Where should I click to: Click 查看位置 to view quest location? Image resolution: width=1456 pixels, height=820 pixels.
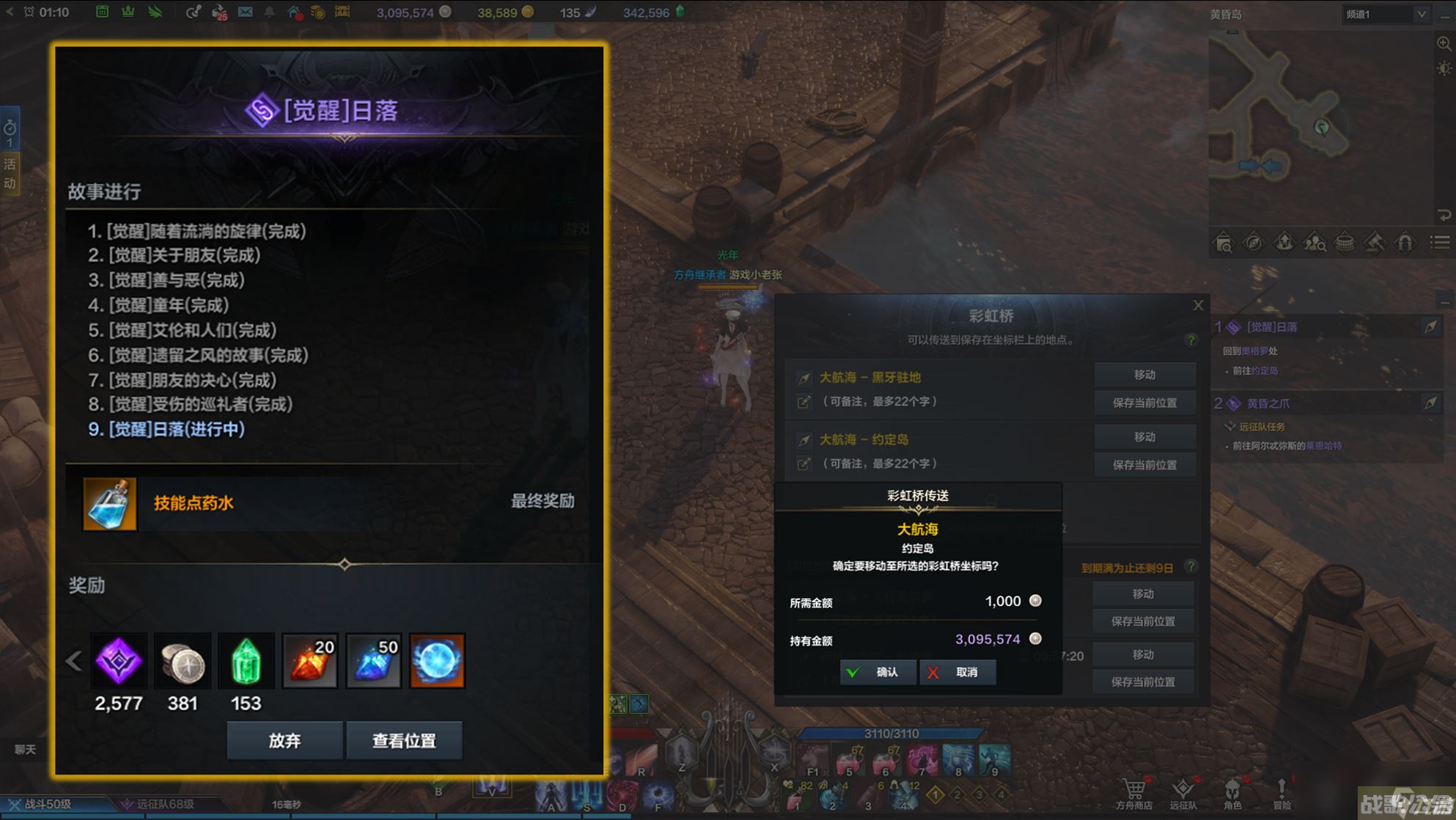tap(404, 741)
